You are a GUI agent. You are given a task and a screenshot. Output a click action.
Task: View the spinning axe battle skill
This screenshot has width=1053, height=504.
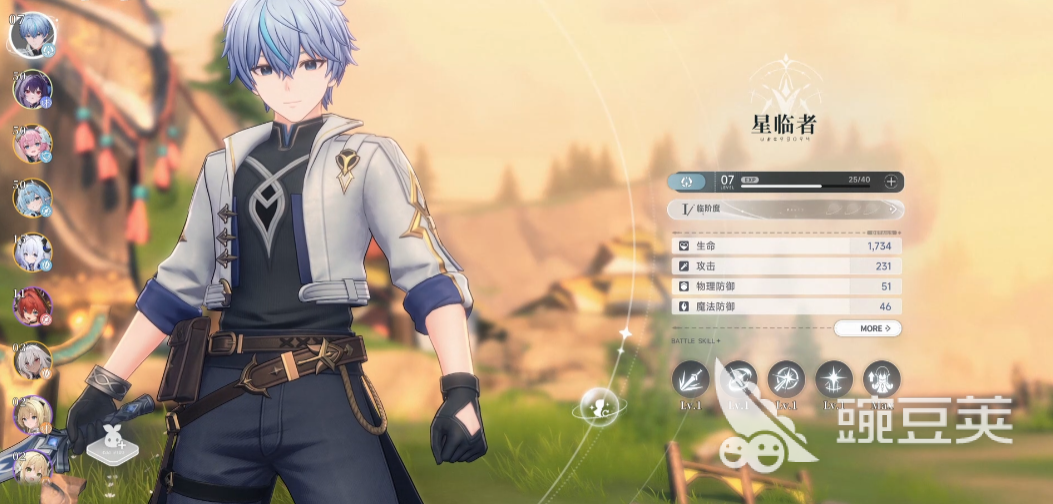[738, 381]
